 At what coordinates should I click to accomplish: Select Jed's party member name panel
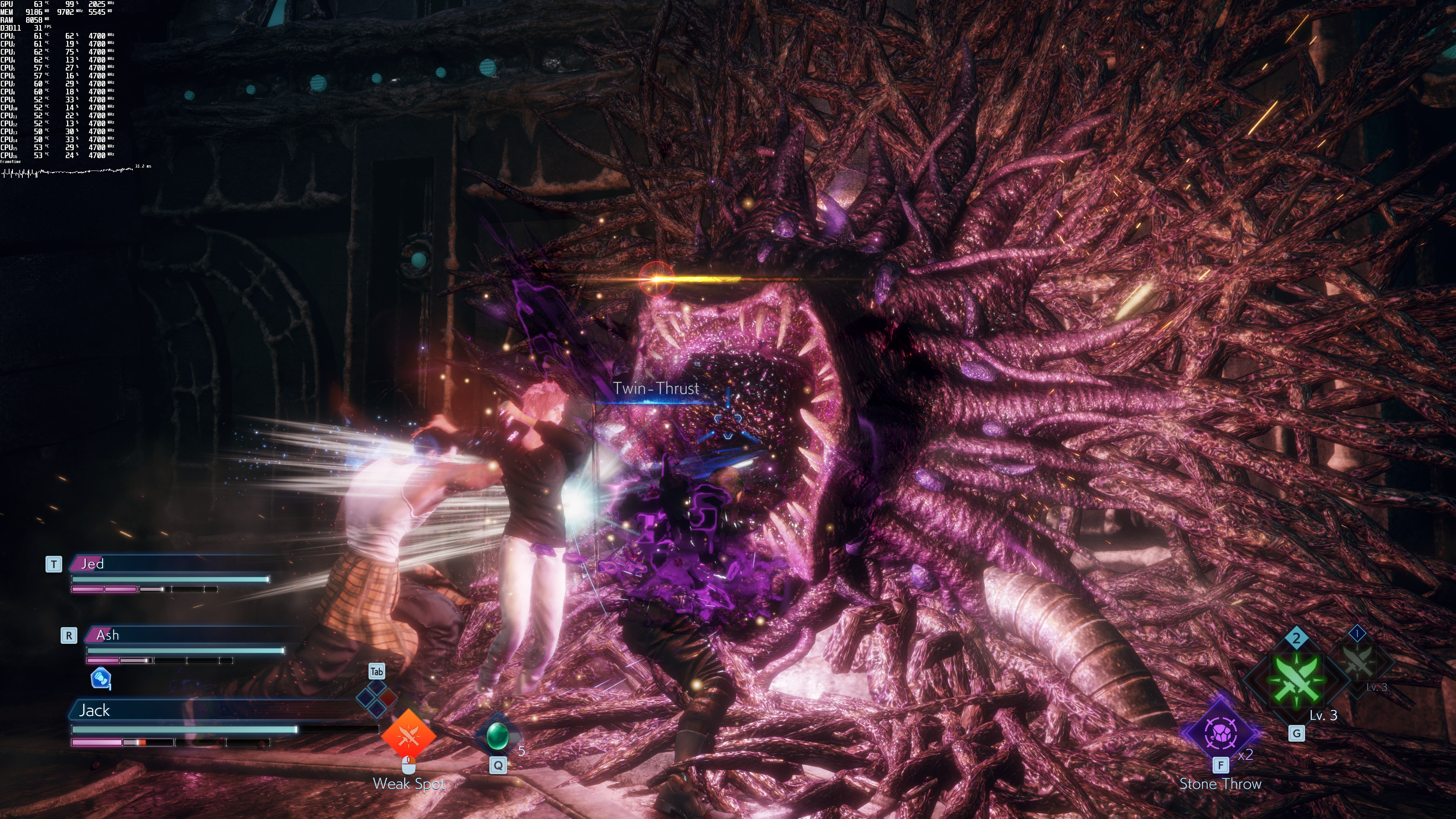169,563
